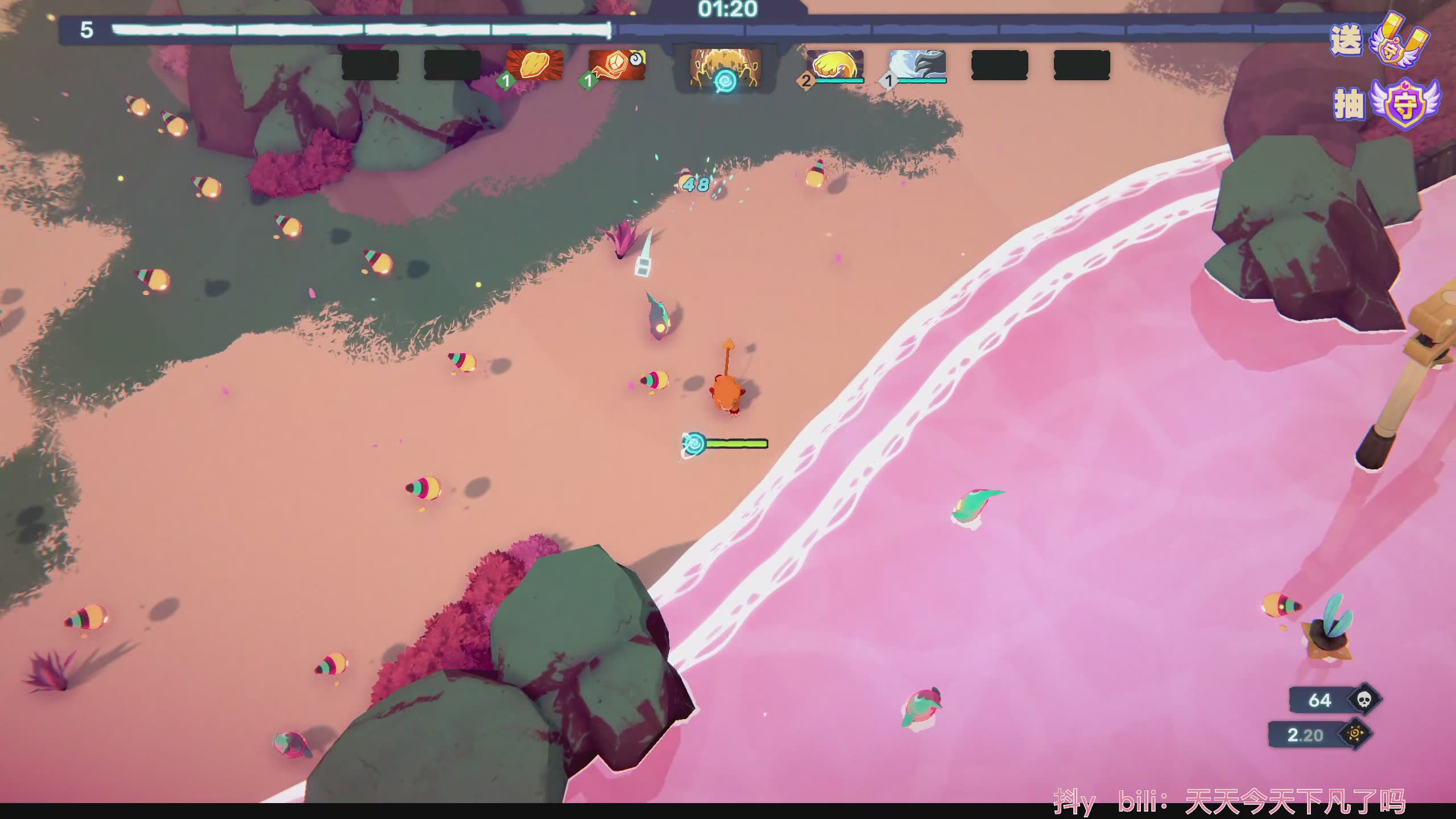1456x819 pixels.
Task: Select the red cube arrow ability icon
Action: pyautogui.click(x=617, y=65)
